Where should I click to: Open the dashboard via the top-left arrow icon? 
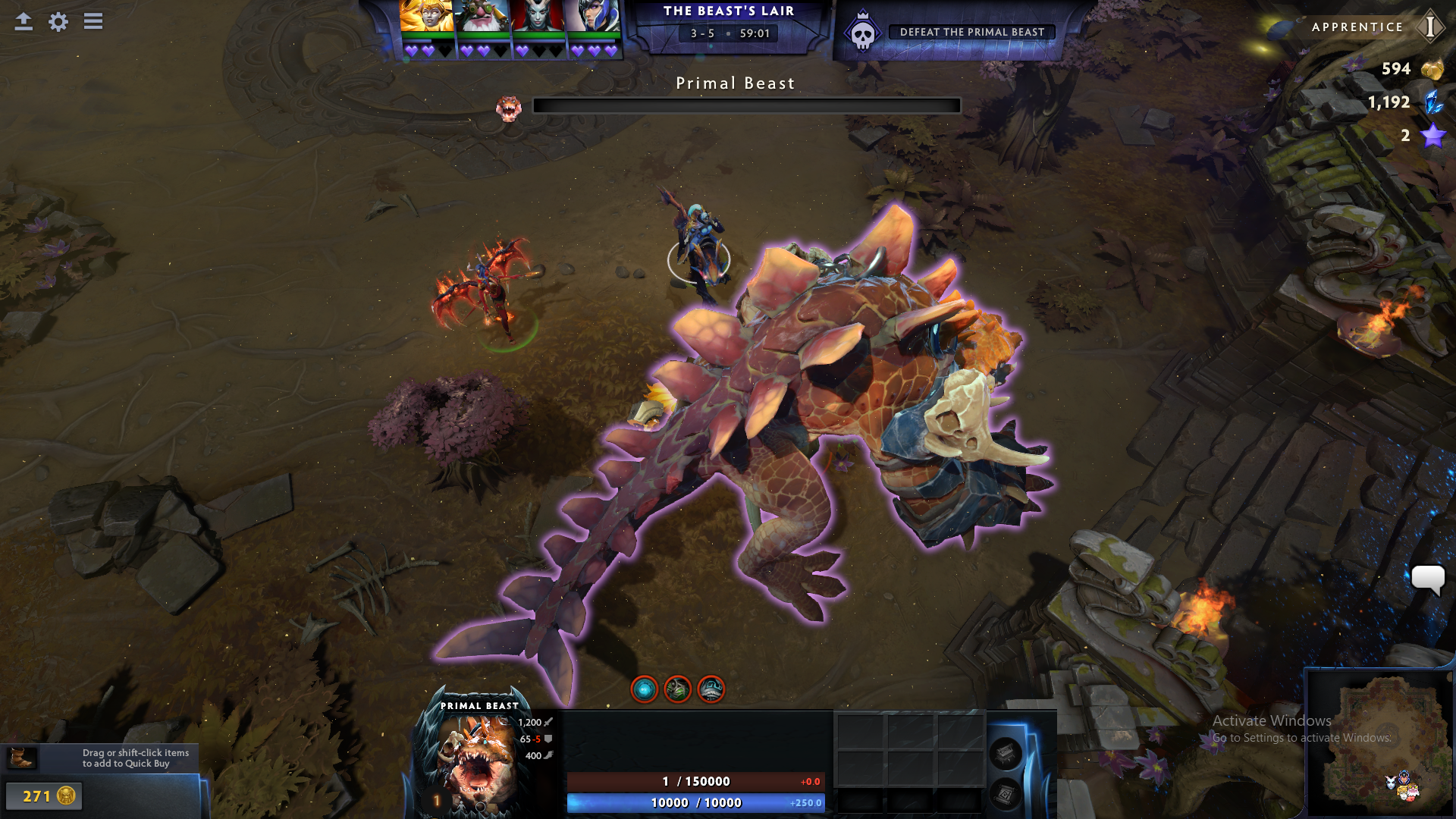24,21
